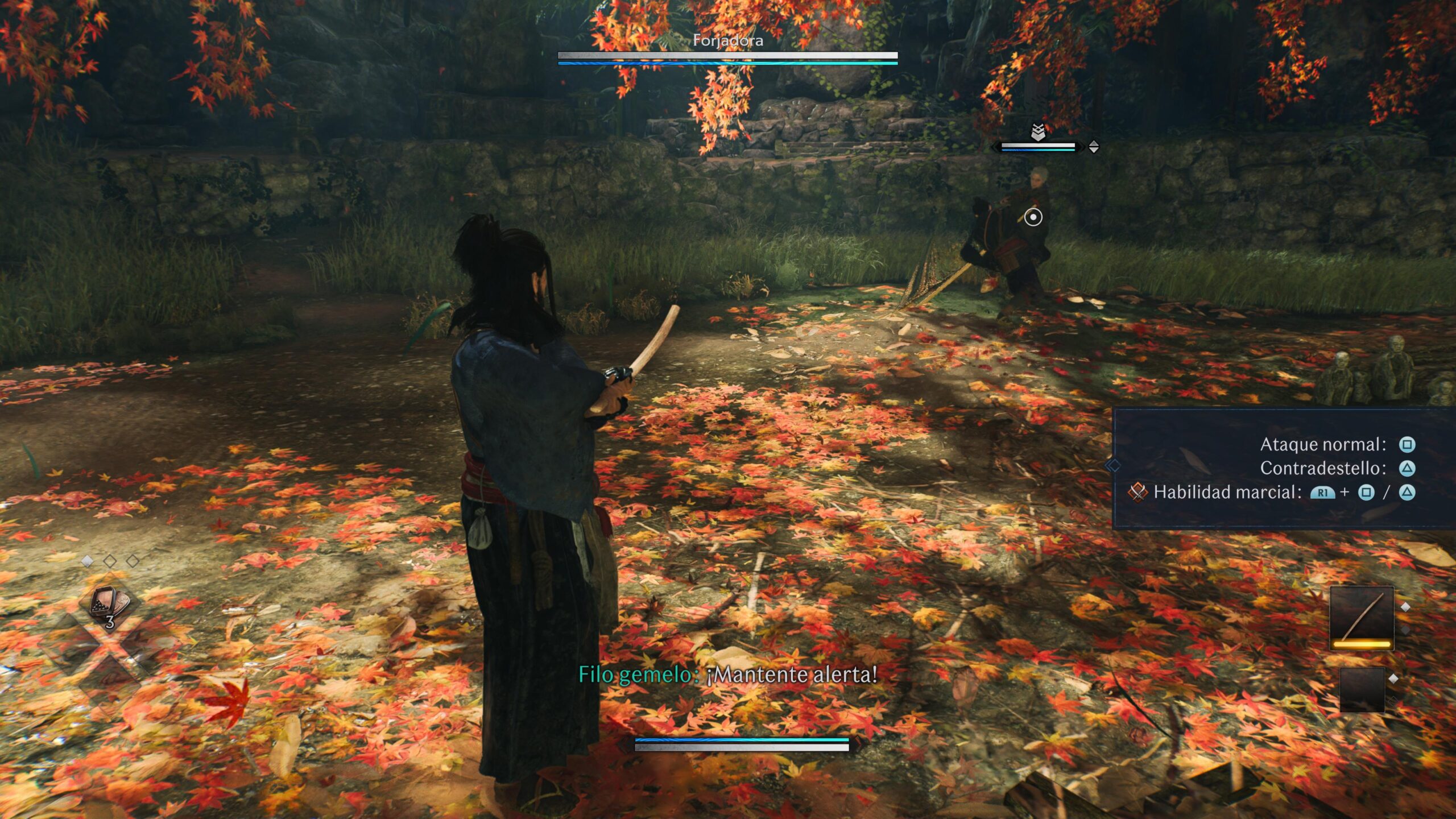Click the lock-on target reticle on the enemy
The height and width of the screenshot is (819, 1456).
pos(1033,217)
